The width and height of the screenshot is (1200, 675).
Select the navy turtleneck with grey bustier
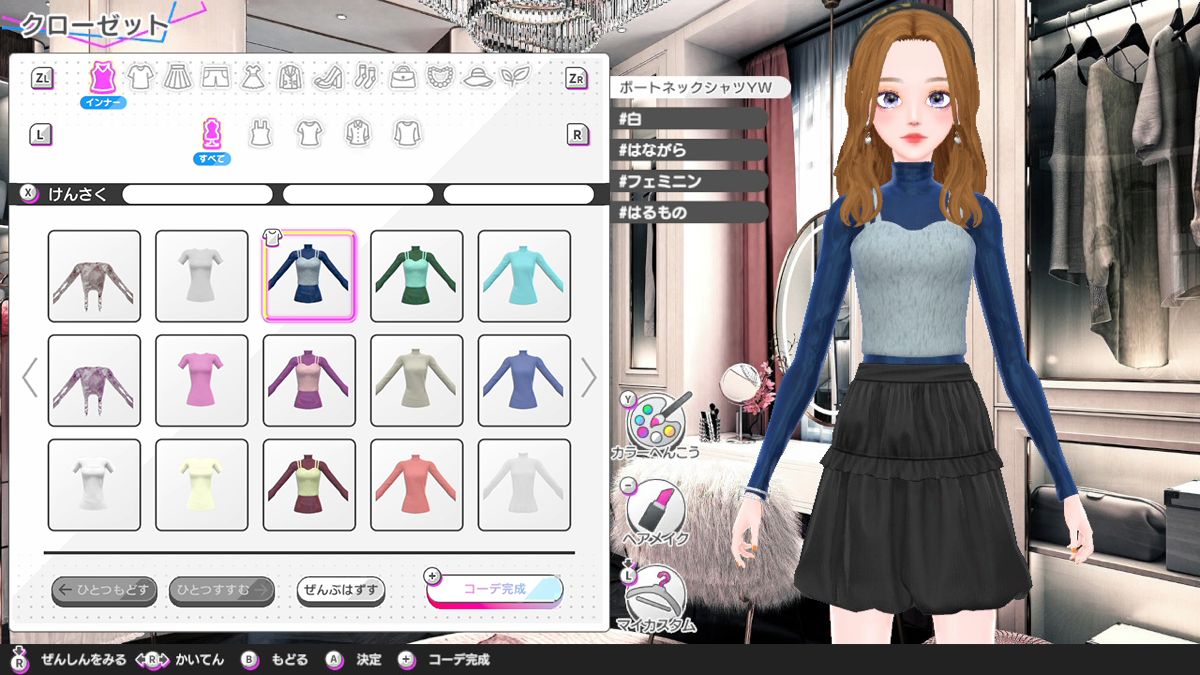pyautogui.click(x=309, y=276)
